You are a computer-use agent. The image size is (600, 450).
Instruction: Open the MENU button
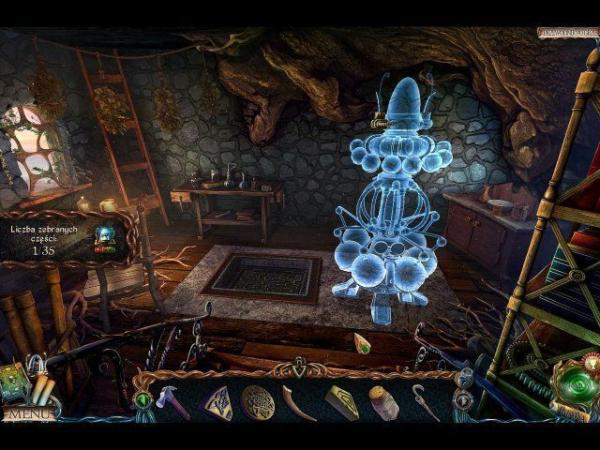tap(28, 413)
